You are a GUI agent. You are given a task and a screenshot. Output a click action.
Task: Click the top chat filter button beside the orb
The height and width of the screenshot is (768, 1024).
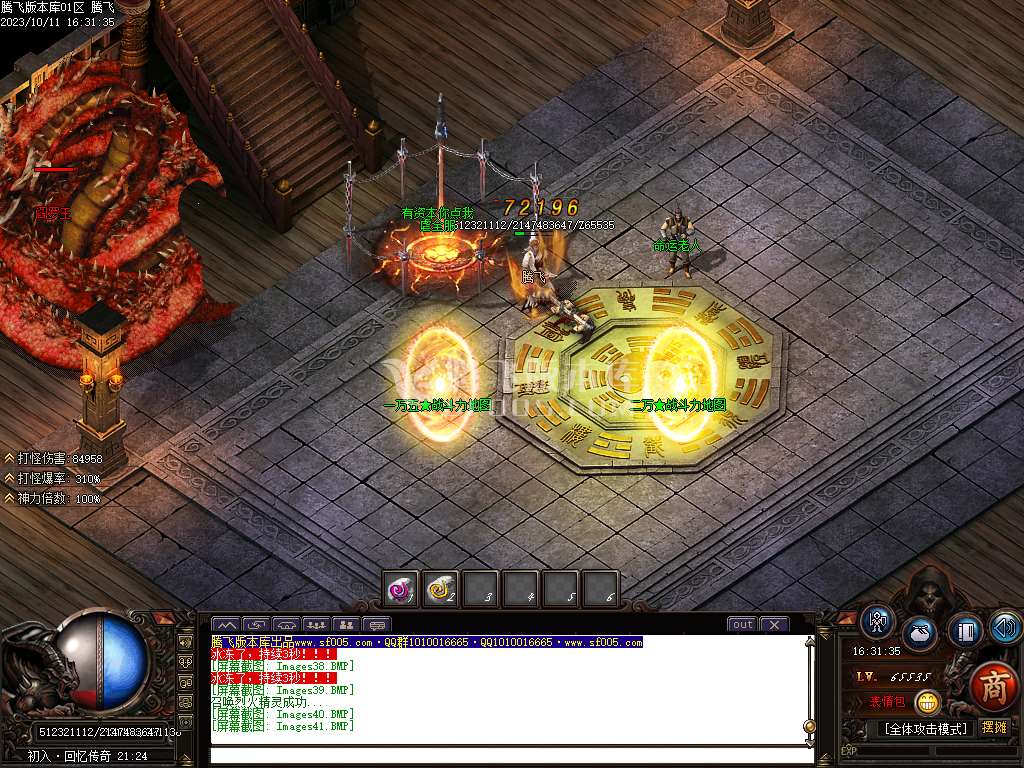pos(185,641)
